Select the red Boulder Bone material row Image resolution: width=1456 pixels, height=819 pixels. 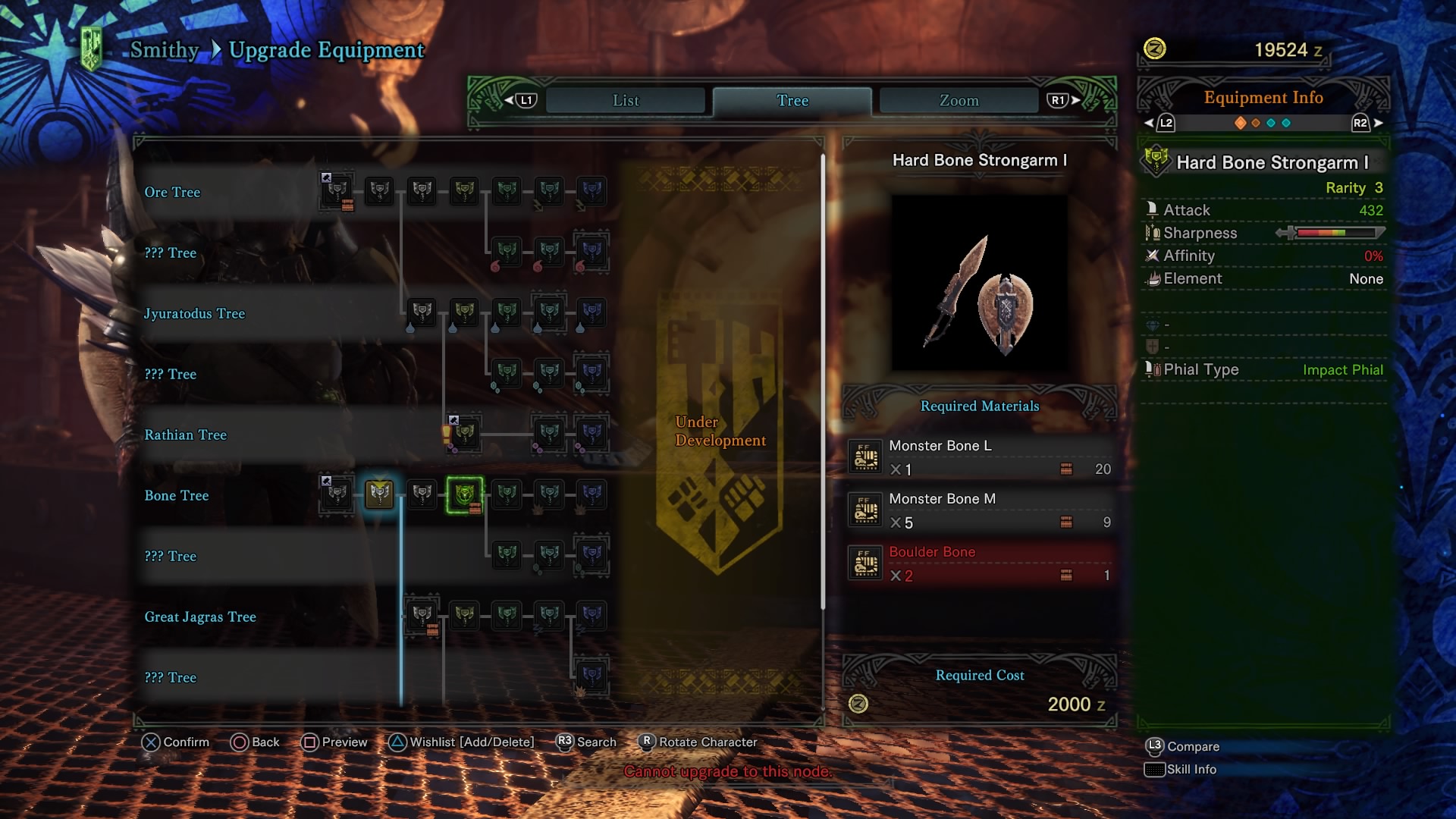pos(980,563)
